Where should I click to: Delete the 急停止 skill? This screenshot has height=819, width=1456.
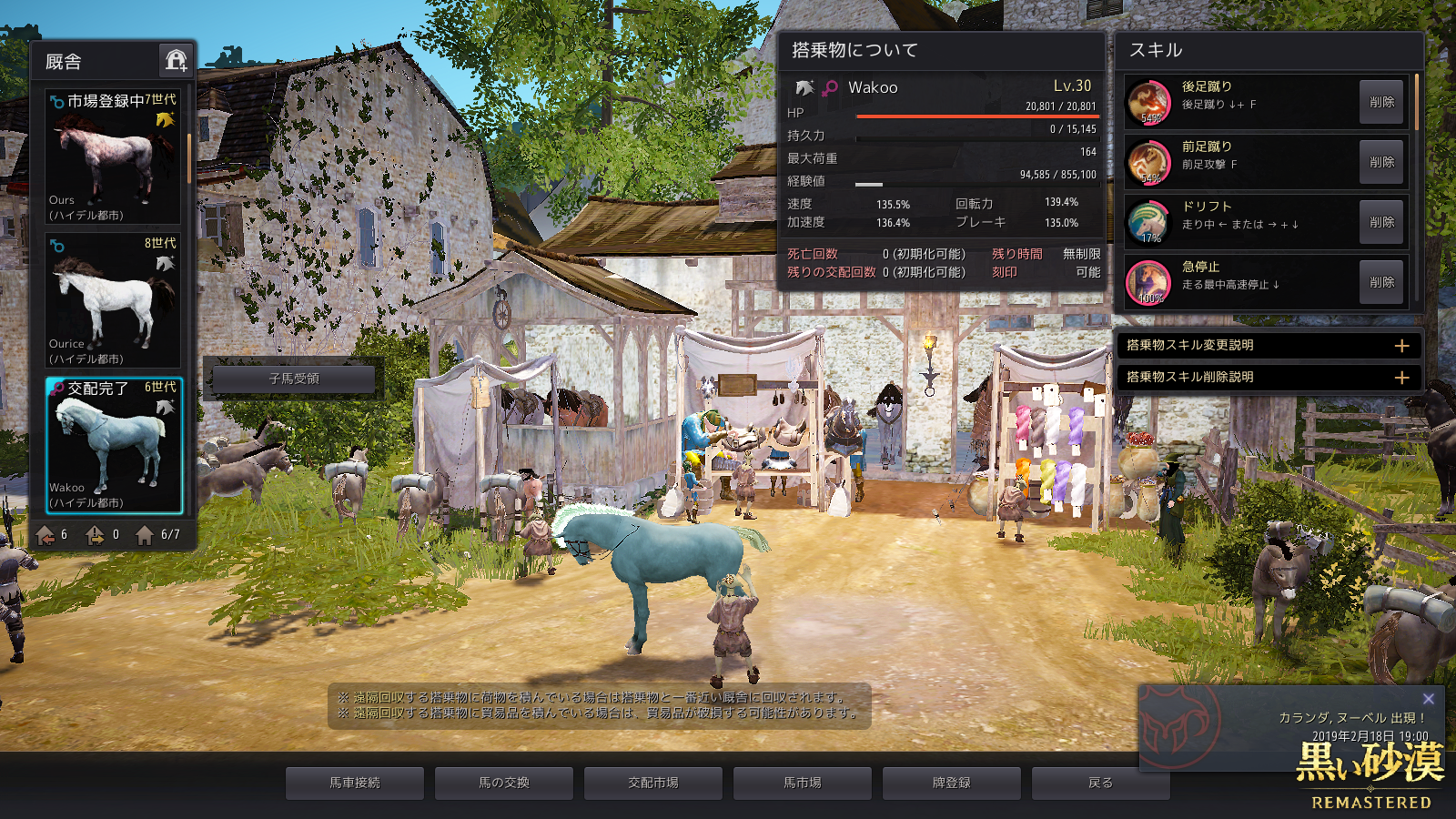[x=1381, y=282]
